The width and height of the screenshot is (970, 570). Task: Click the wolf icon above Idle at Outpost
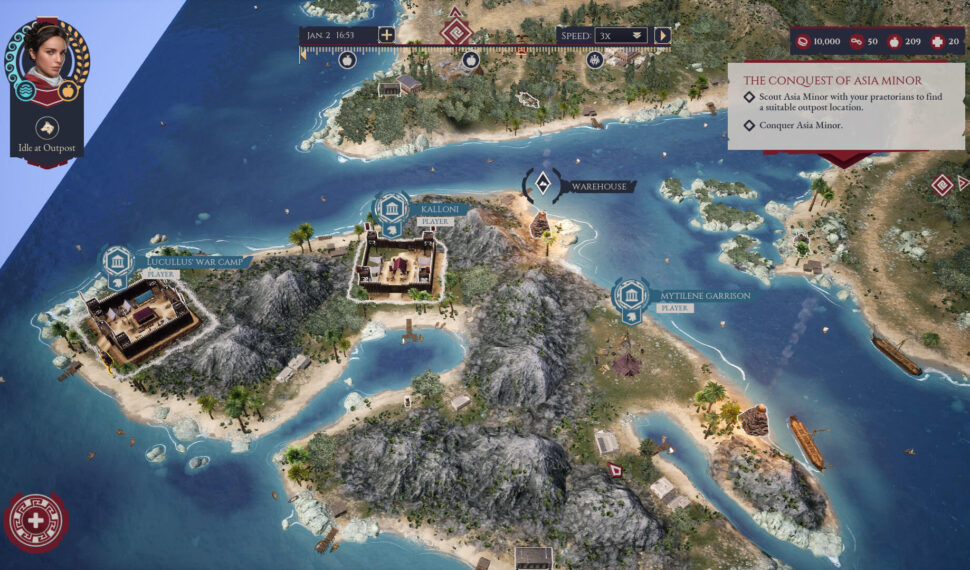pyautogui.click(x=46, y=127)
